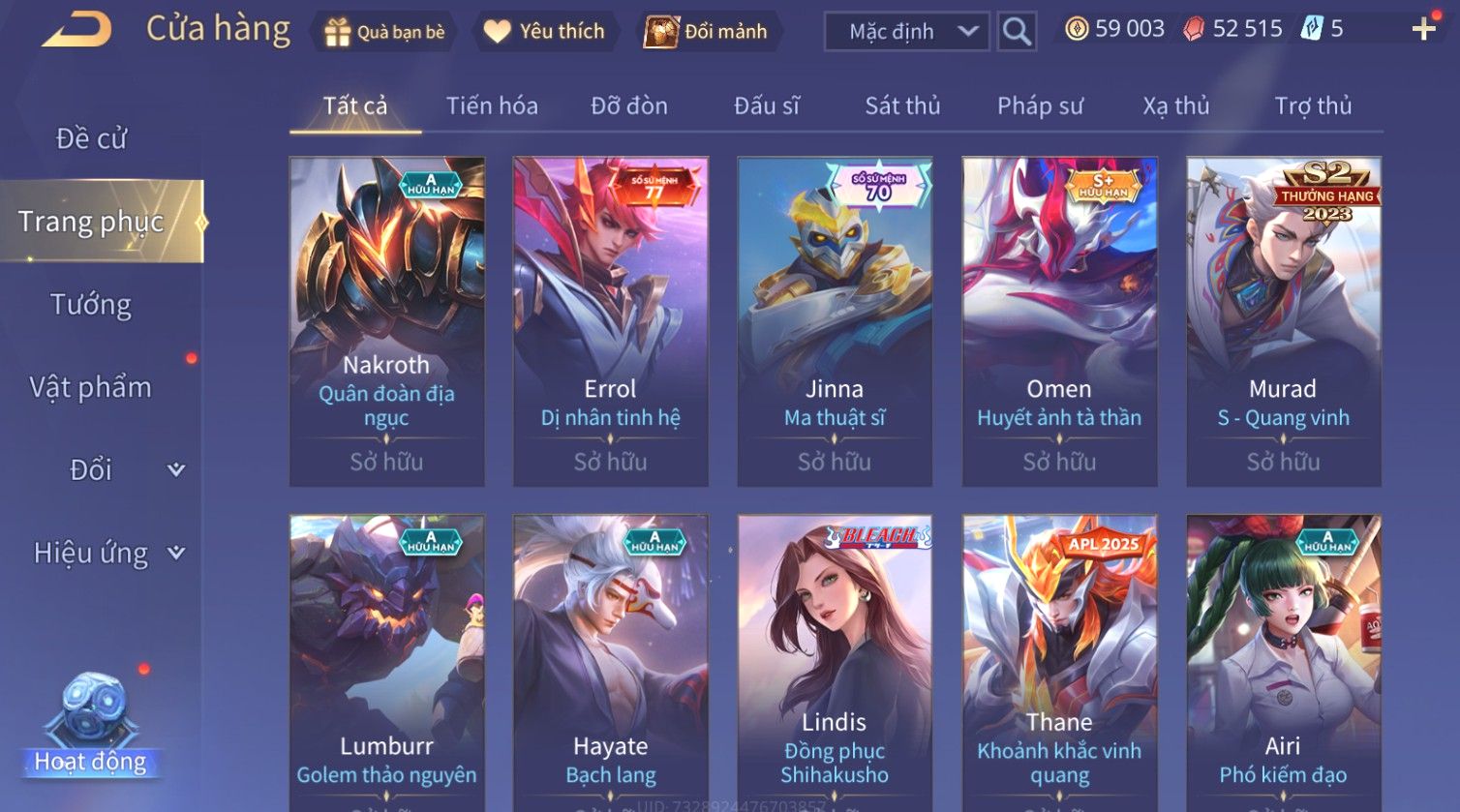The height and width of the screenshot is (812, 1460).
Task: Open the Đề cử menu section
Action: pos(92,138)
